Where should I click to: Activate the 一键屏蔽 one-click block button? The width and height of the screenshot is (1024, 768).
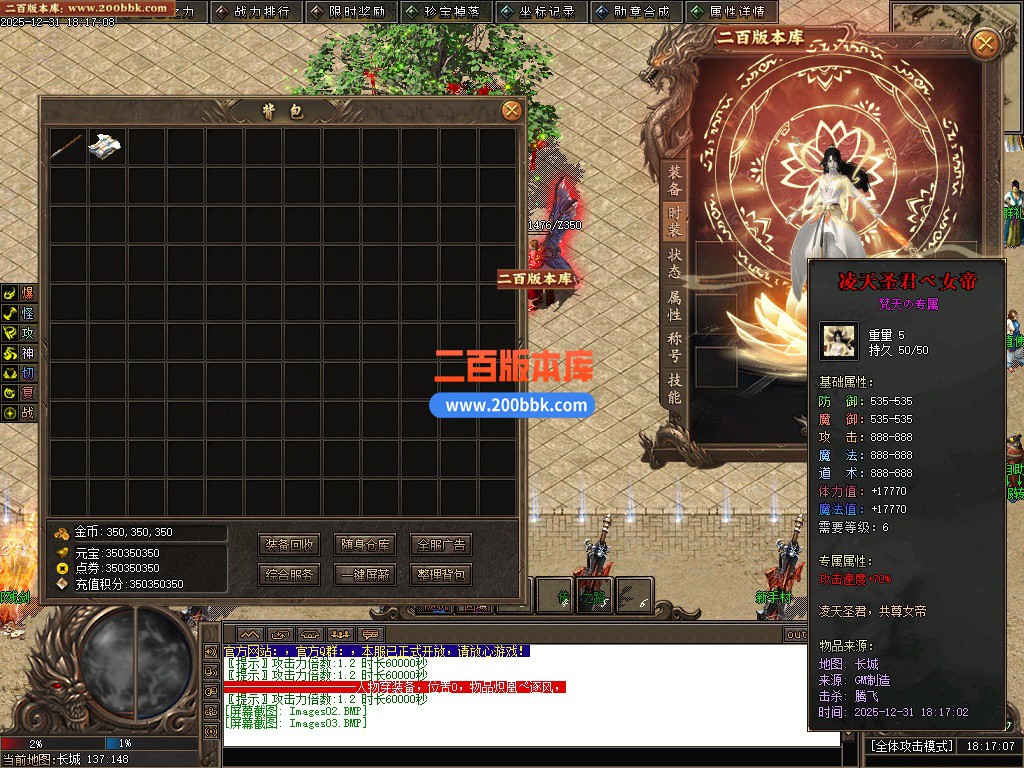365,575
